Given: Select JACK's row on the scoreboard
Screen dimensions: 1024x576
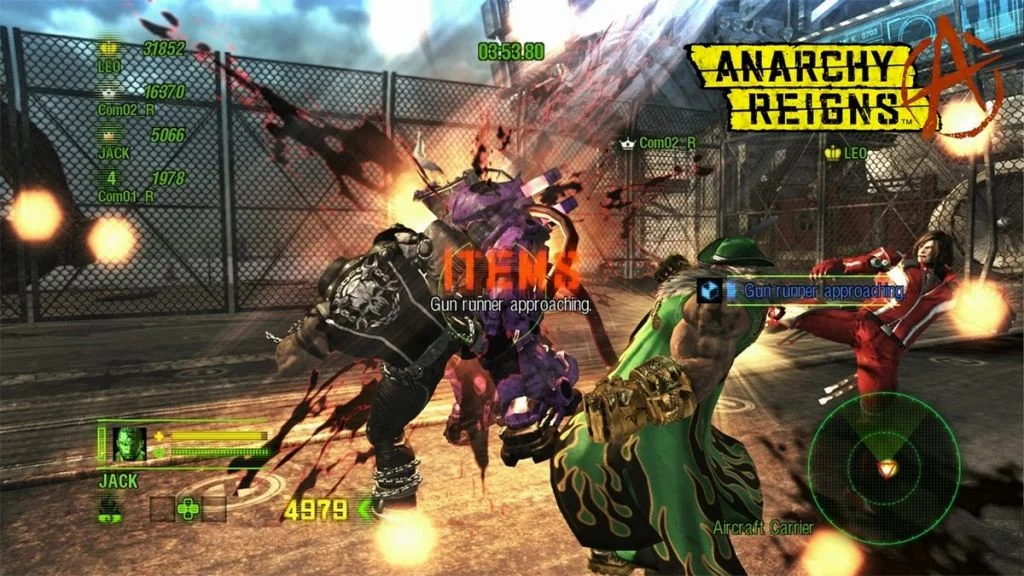Looking at the screenshot, I should [x=141, y=143].
